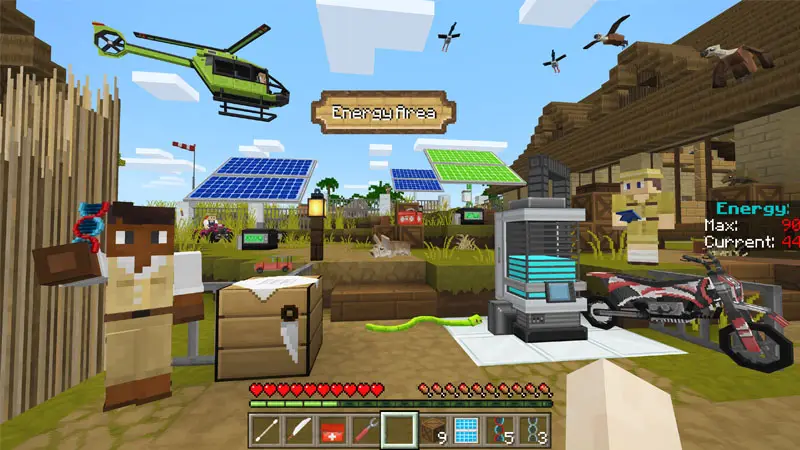
Task: Equip the red wrench from the hotbar
Action: (x=367, y=430)
